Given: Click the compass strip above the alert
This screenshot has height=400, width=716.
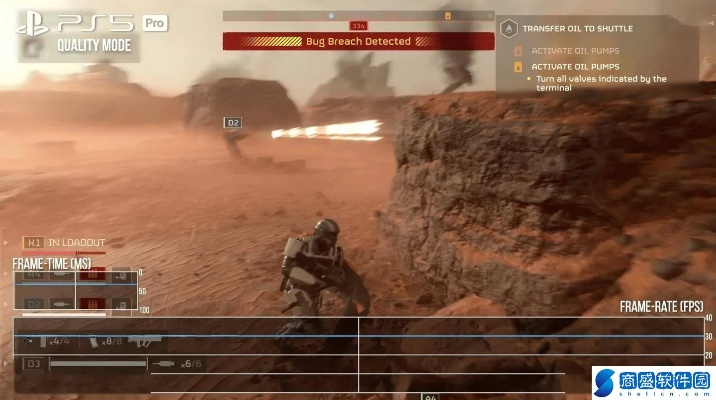Looking at the screenshot, I should pyautogui.click(x=358, y=16).
